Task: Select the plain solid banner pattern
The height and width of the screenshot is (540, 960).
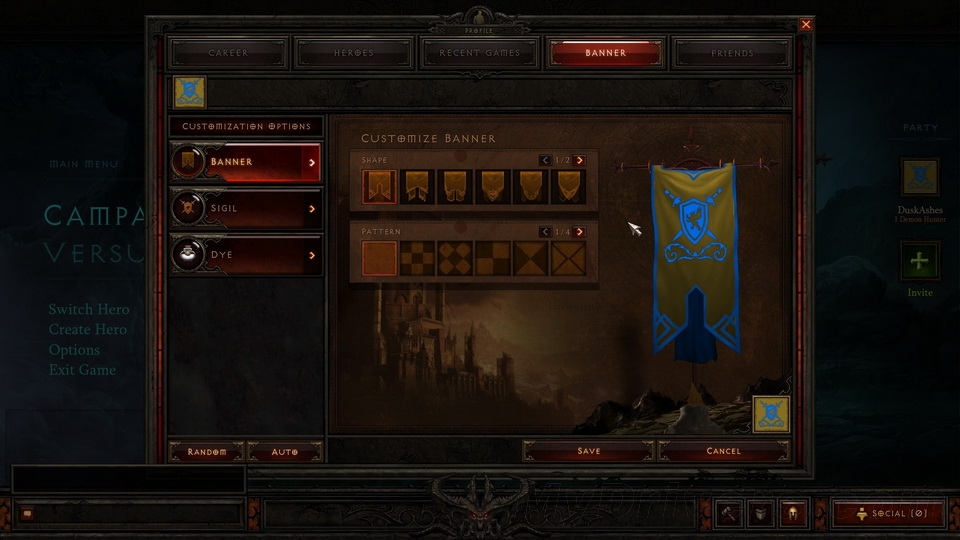Action: [379, 258]
